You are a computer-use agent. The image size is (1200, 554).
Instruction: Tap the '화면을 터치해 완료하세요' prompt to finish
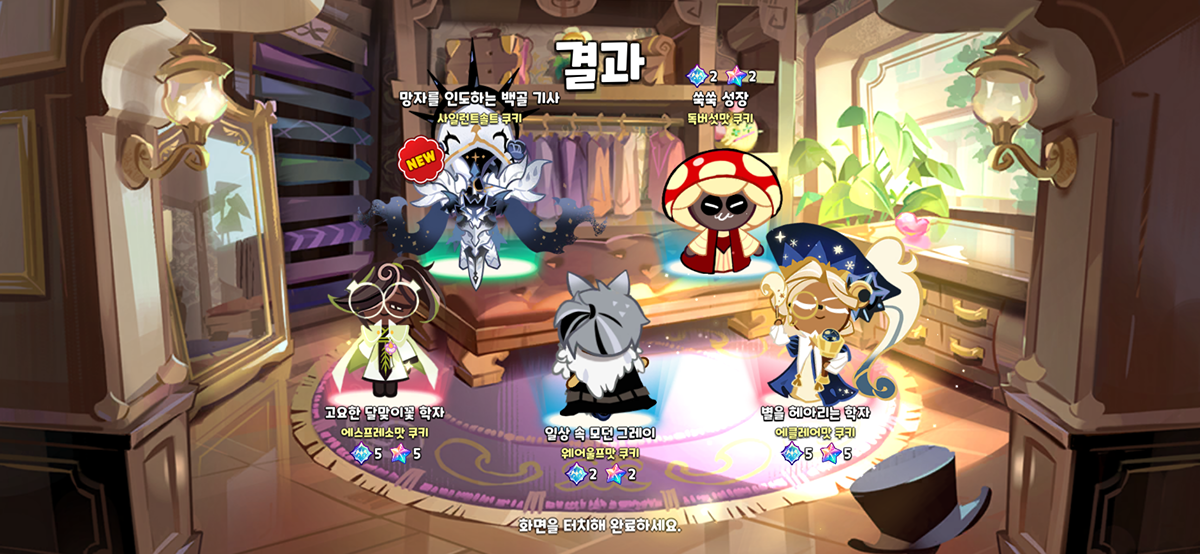point(599,524)
